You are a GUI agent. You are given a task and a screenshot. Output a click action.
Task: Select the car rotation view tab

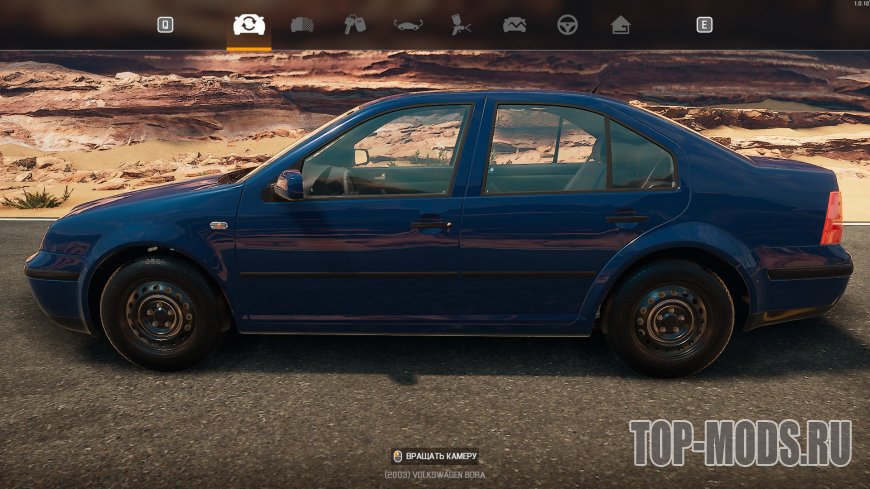pos(249,25)
